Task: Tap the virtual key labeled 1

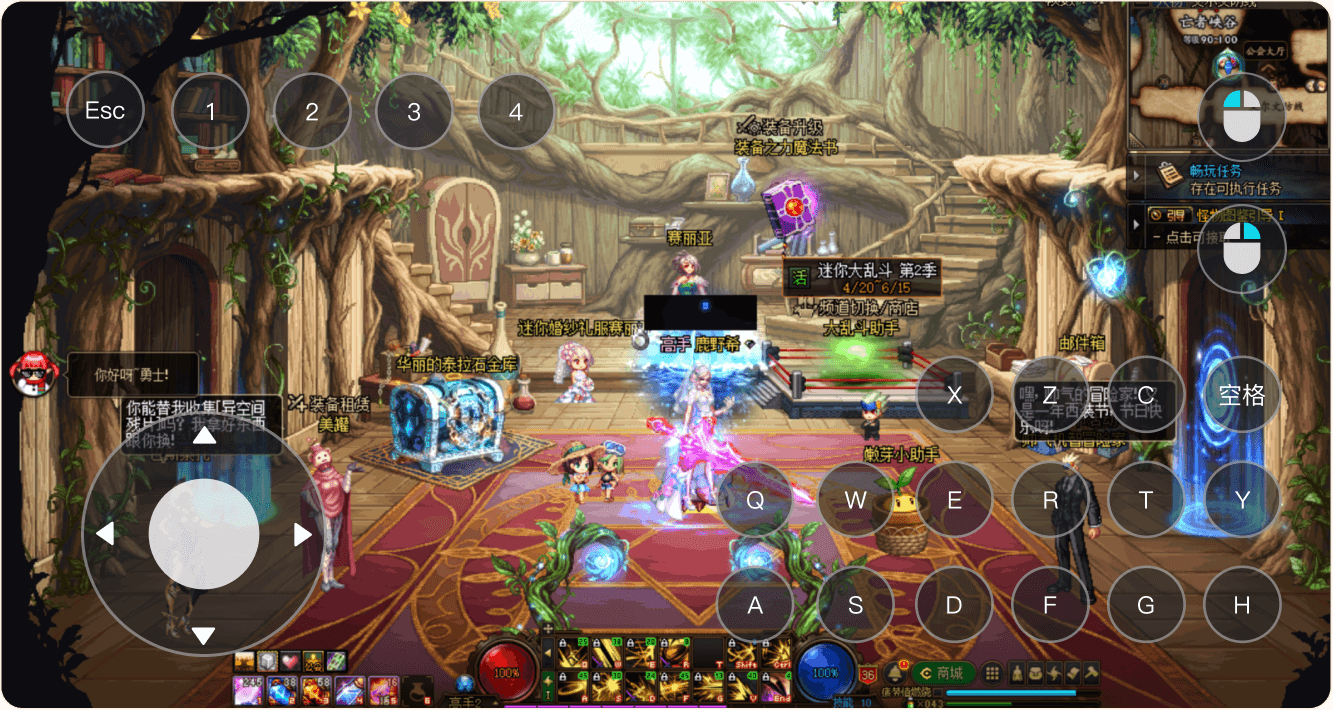Action: click(x=210, y=111)
